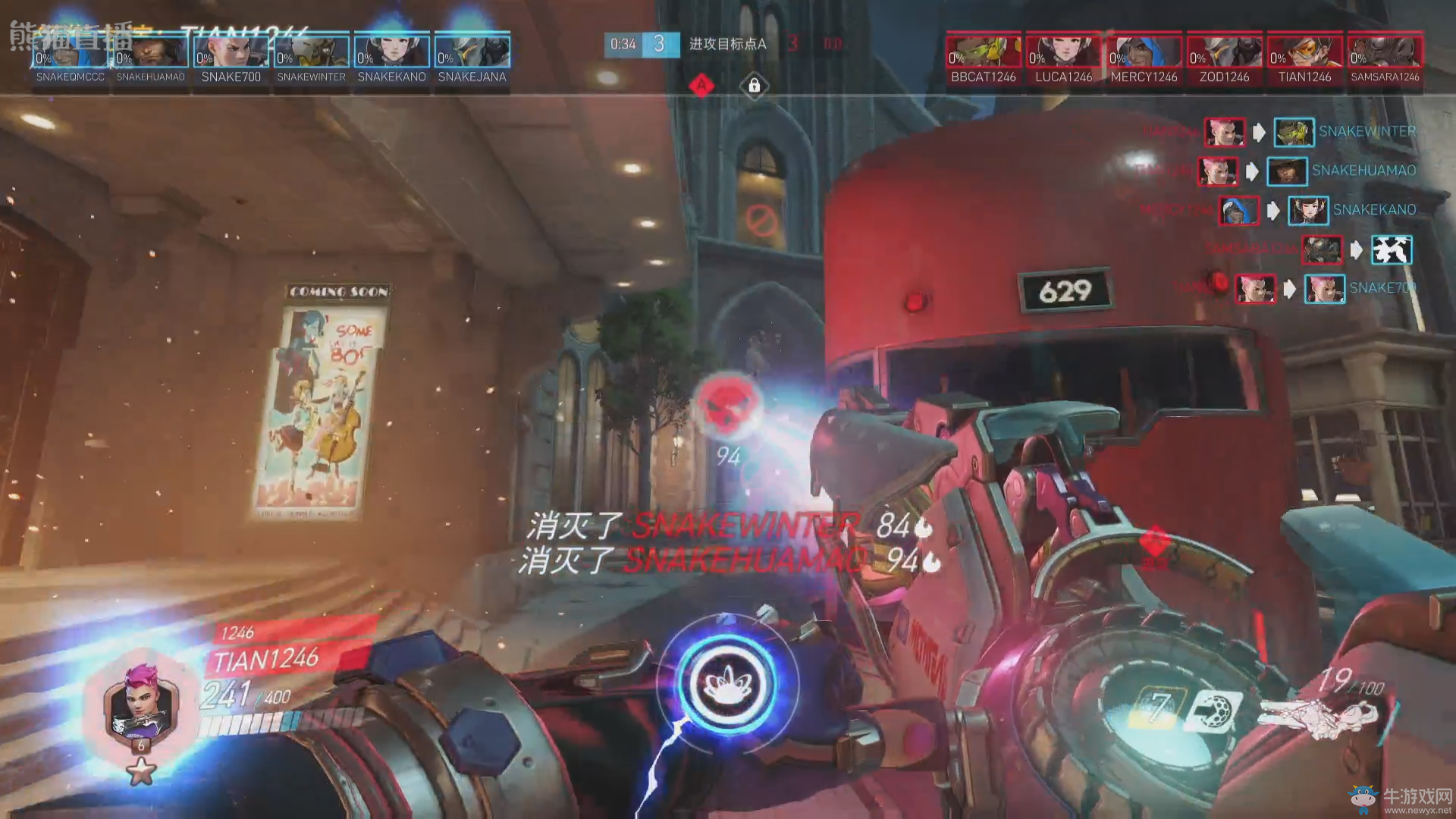Spectate SNAKE700 from the top bar
1456x819 pixels.
coord(231,51)
